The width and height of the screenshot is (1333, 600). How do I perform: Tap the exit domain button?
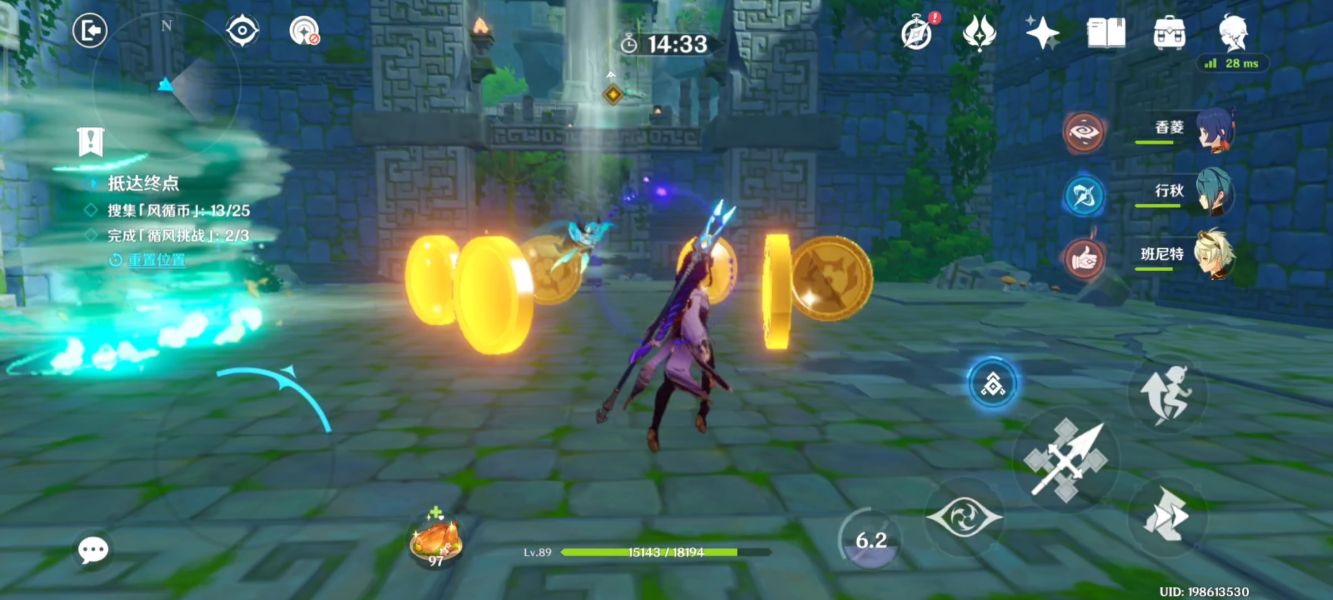90,31
